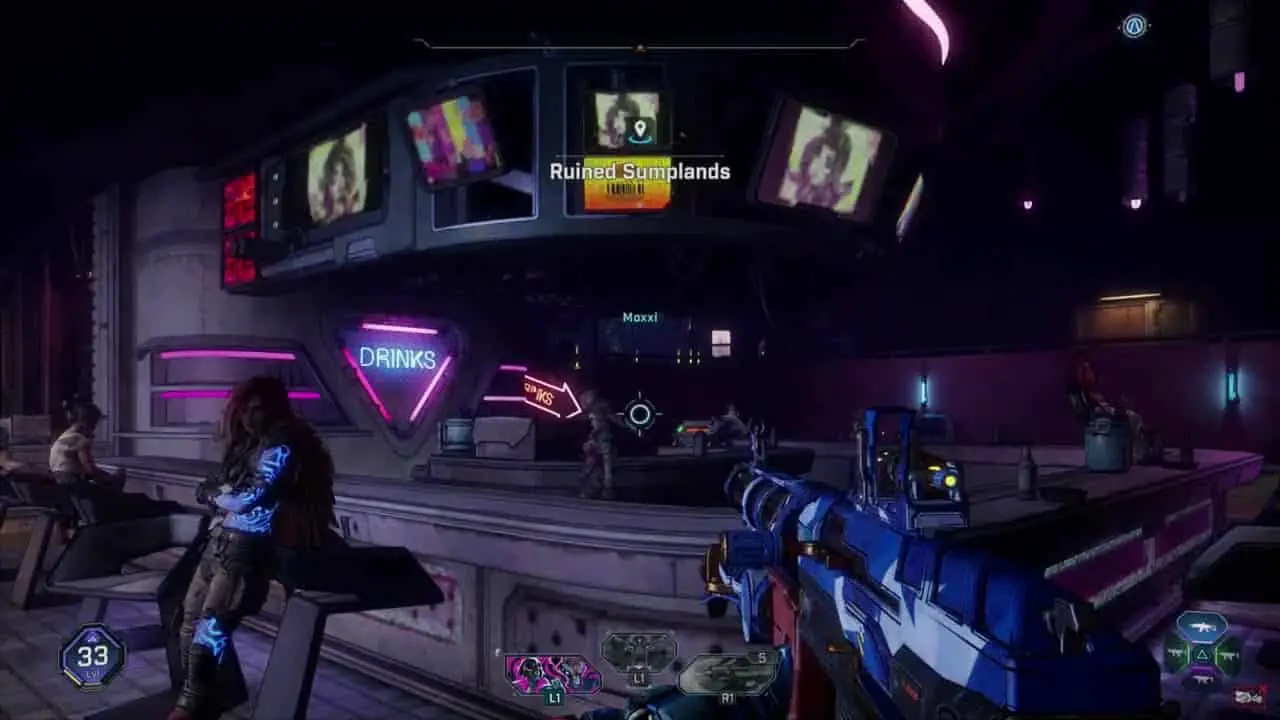1280x720 pixels.
Task: Click the red icon below the weapon wheel
Action: click(1248, 696)
